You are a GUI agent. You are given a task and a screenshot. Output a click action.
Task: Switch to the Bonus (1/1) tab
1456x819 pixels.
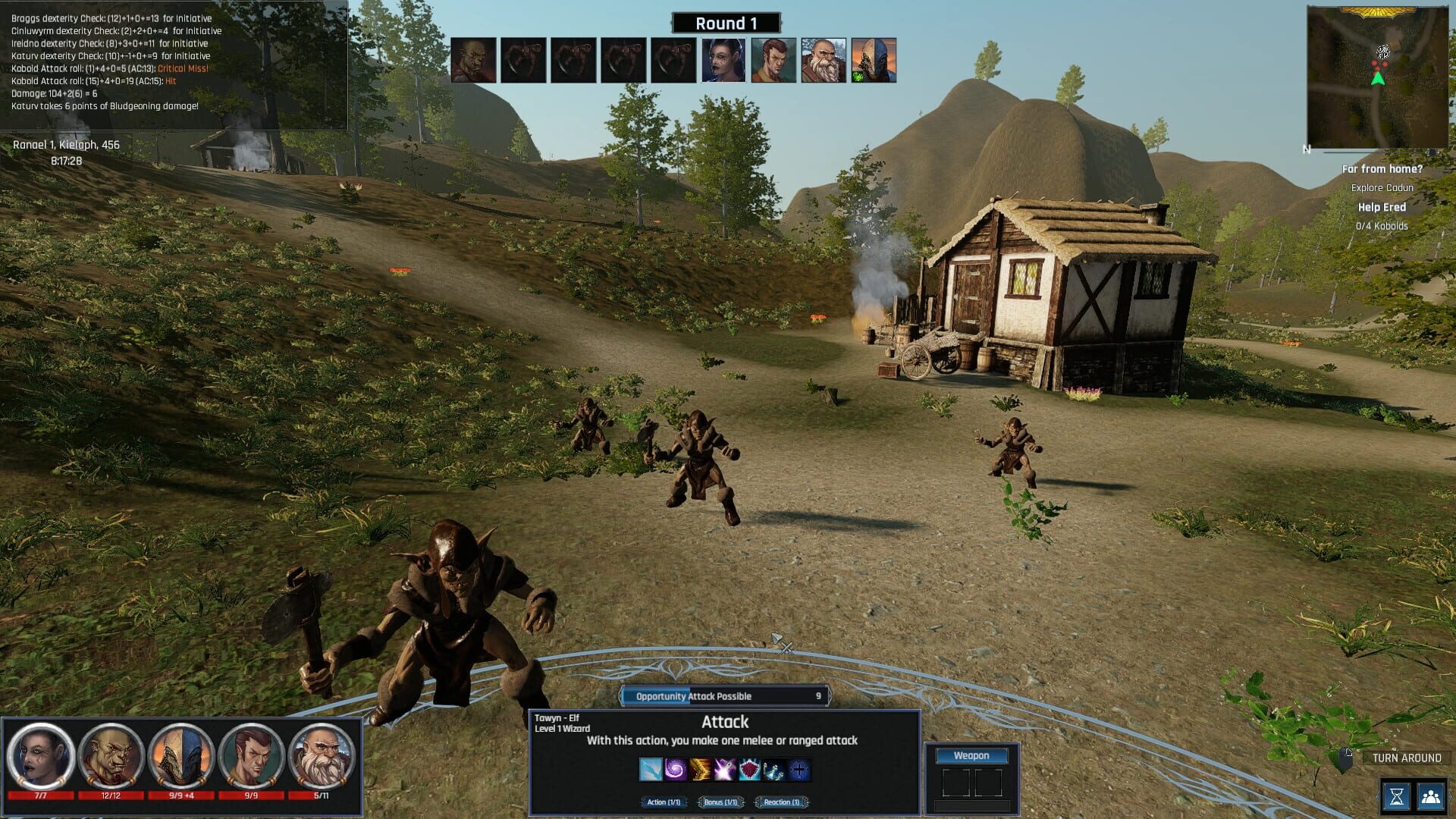[720, 802]
